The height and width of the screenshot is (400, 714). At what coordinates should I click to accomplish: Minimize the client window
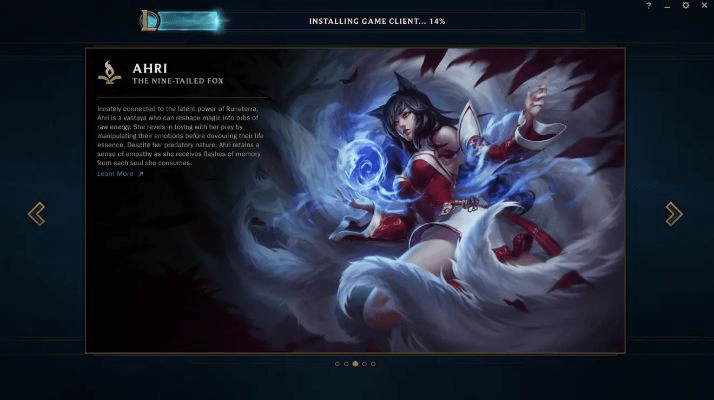click(667, 6)
